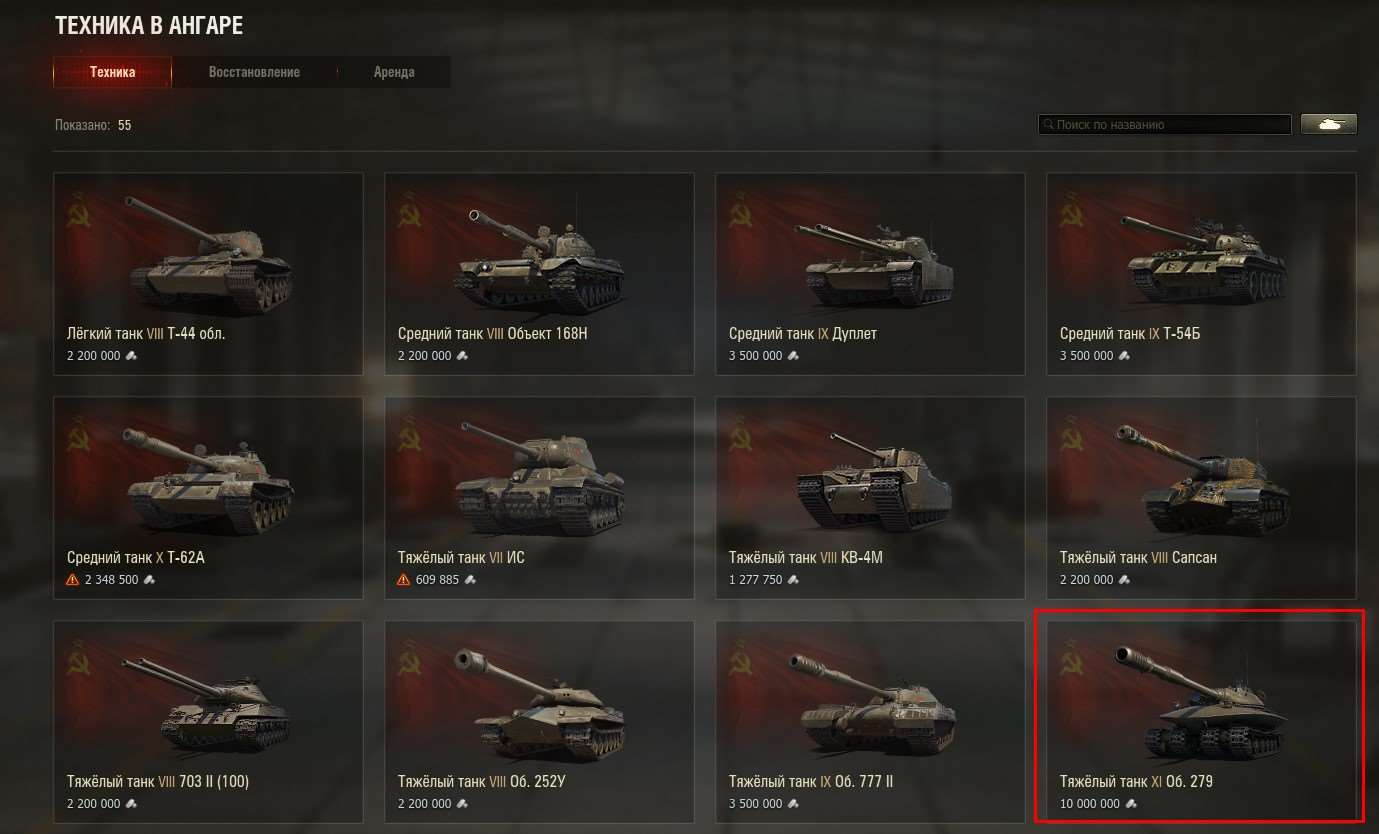Click the warning icon on the Т-62А card

pyautogui.click(x=69, y=579)
